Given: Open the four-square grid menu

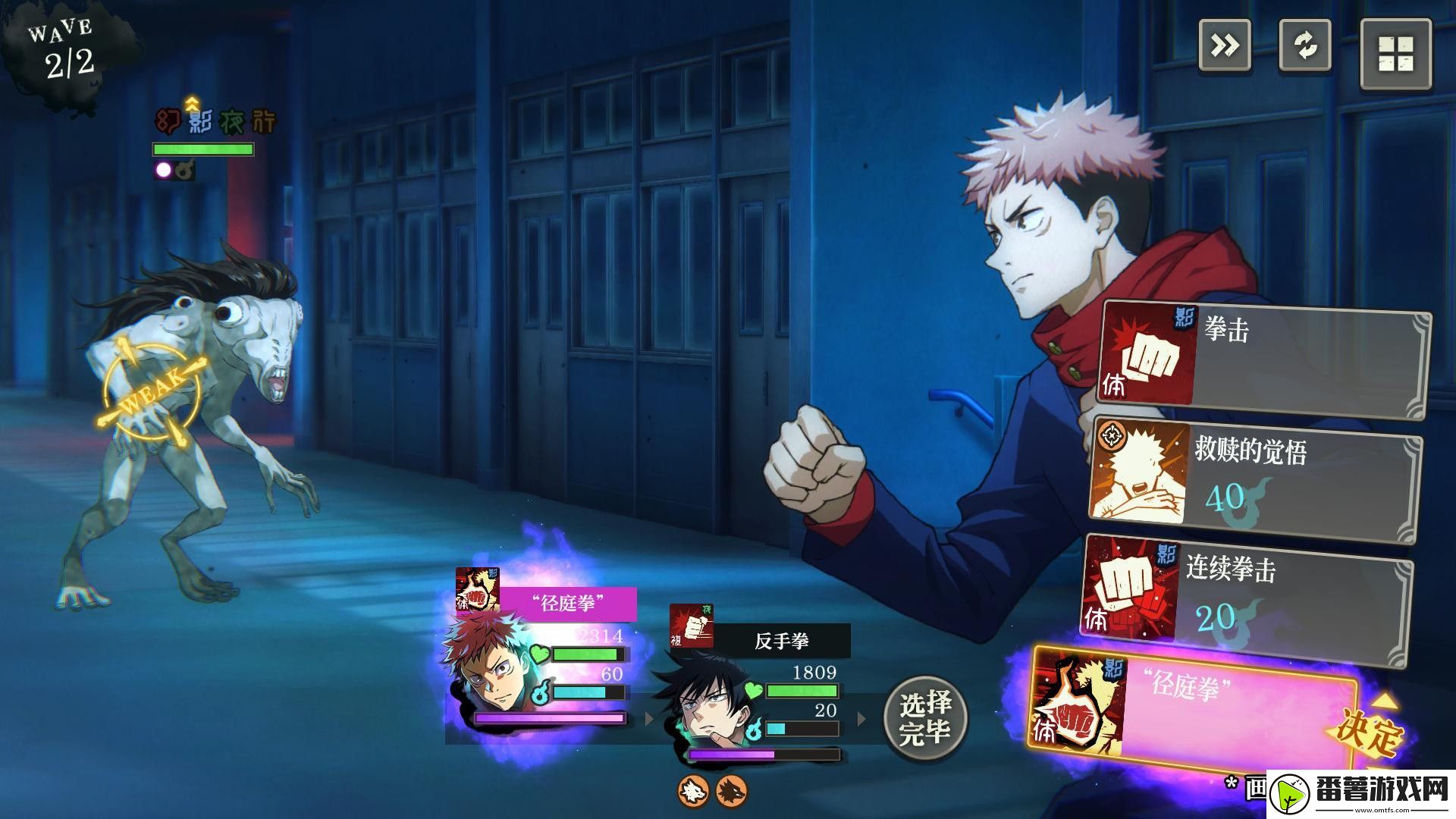Looking at the screenshot, I should coord(1396,54).
